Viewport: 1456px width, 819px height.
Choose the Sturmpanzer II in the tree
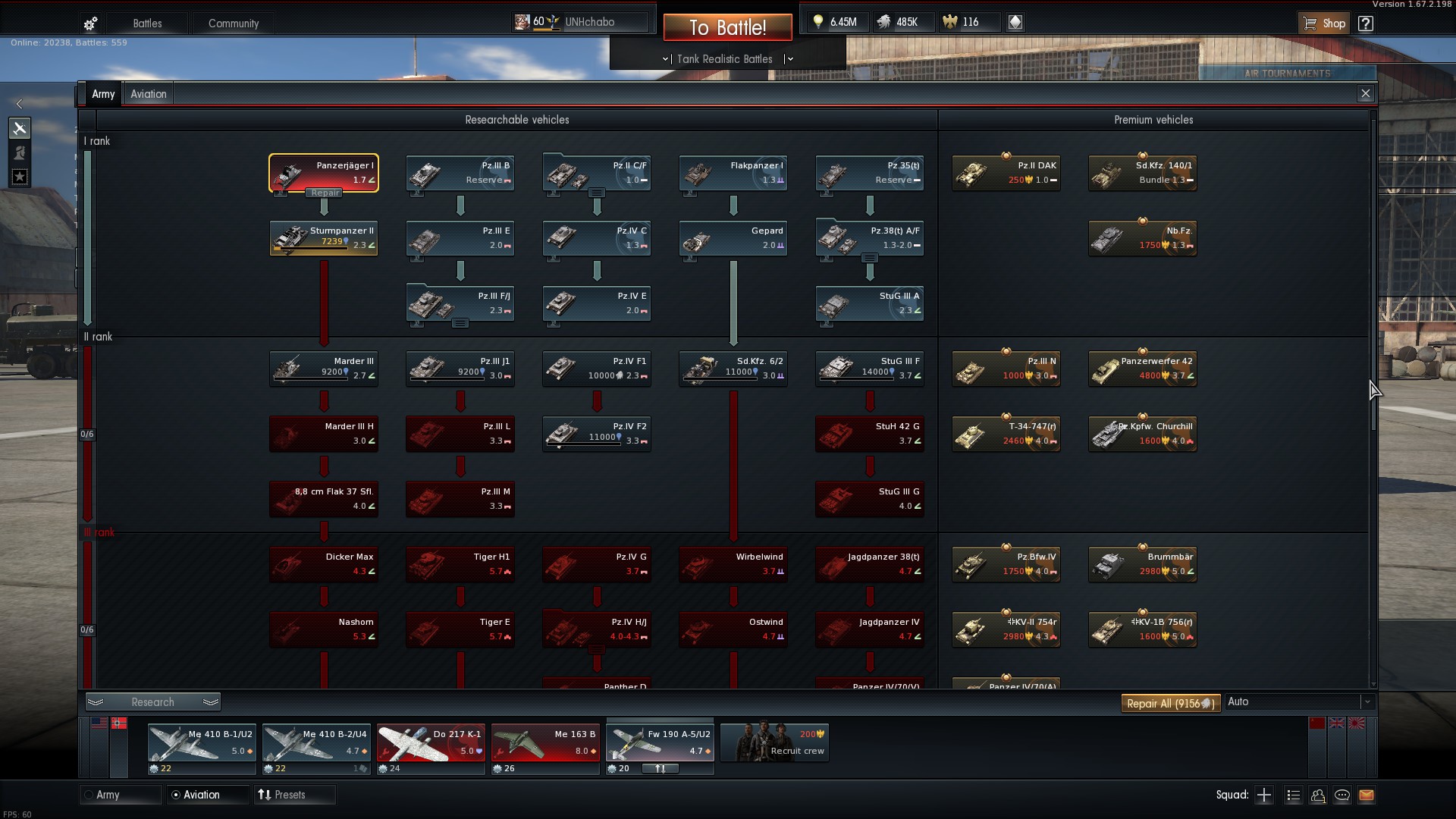point(324,238)
